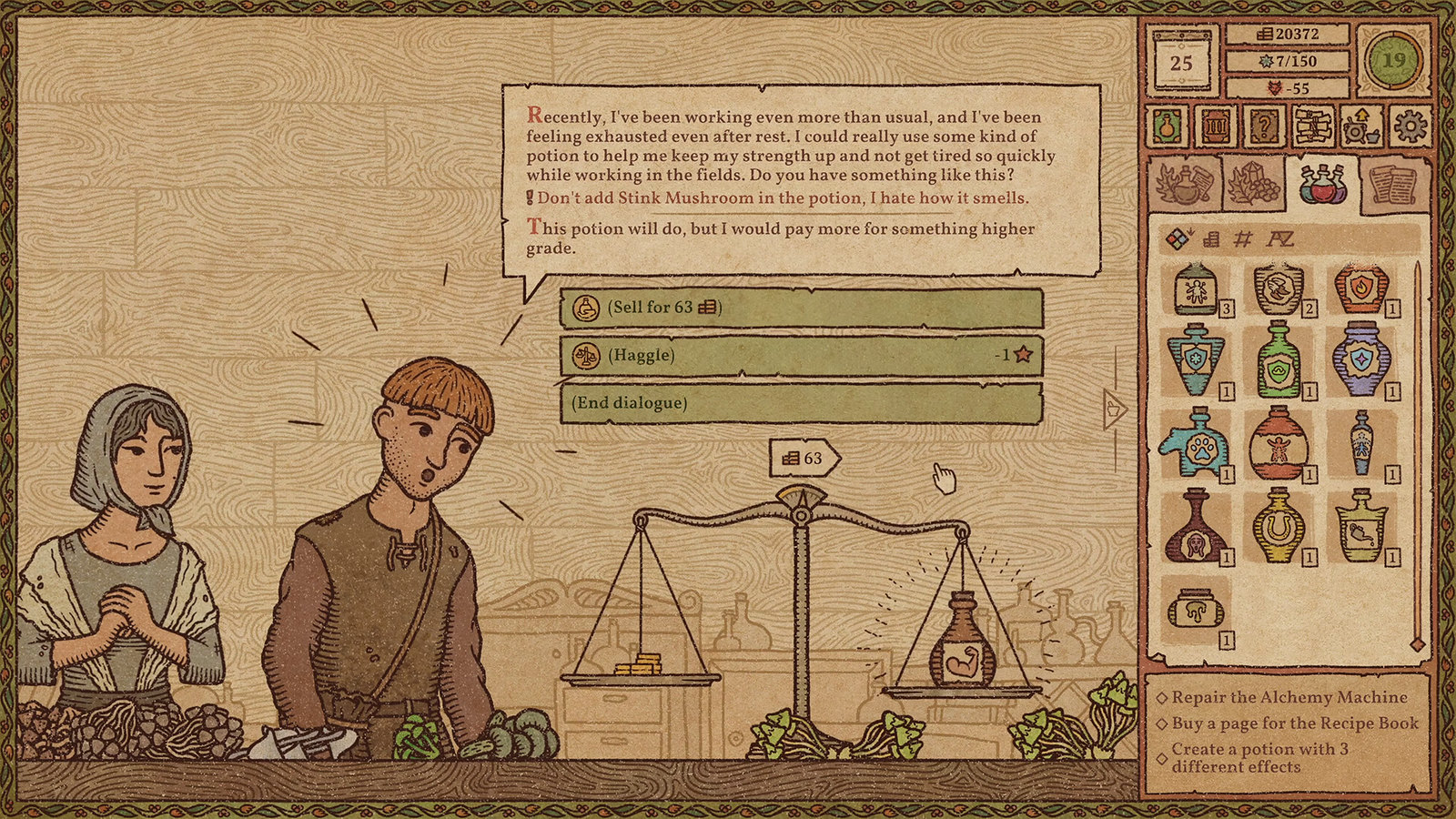
Task: Open the Recipes scroll tab
Action: pos(1393,187)
